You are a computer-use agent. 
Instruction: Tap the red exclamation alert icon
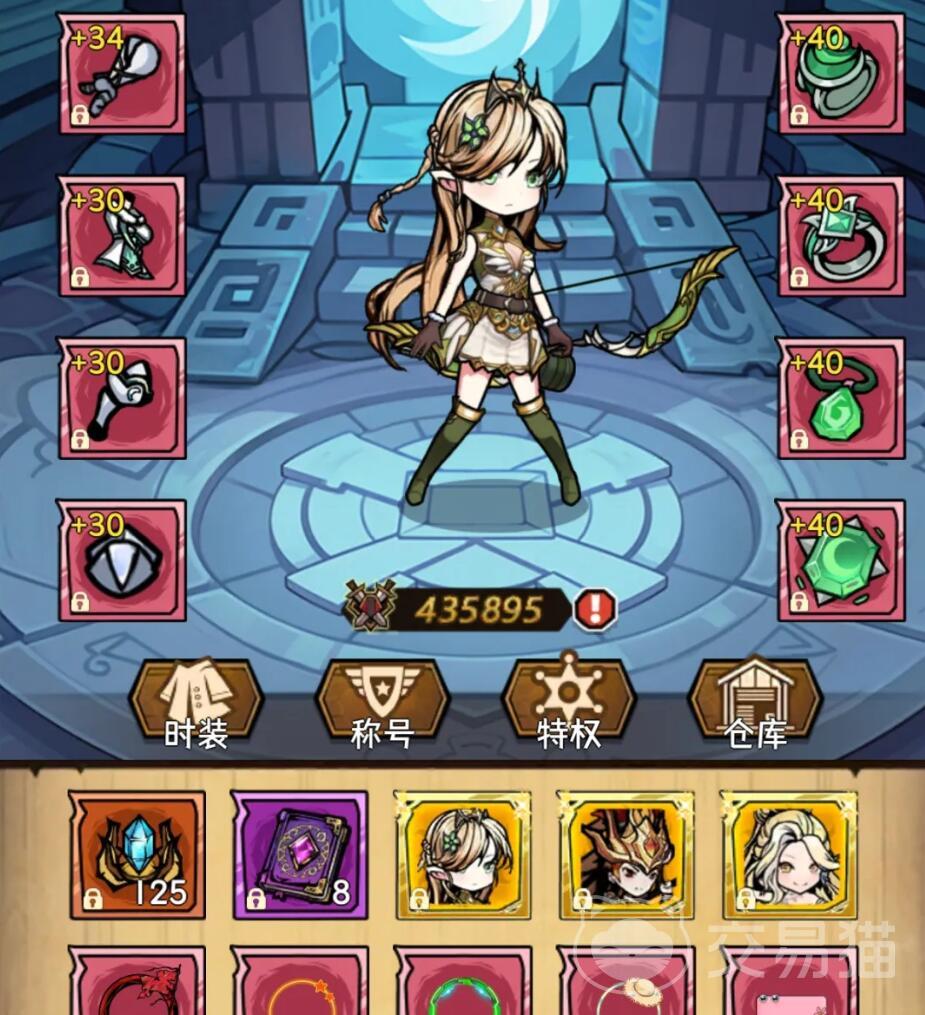595,609
